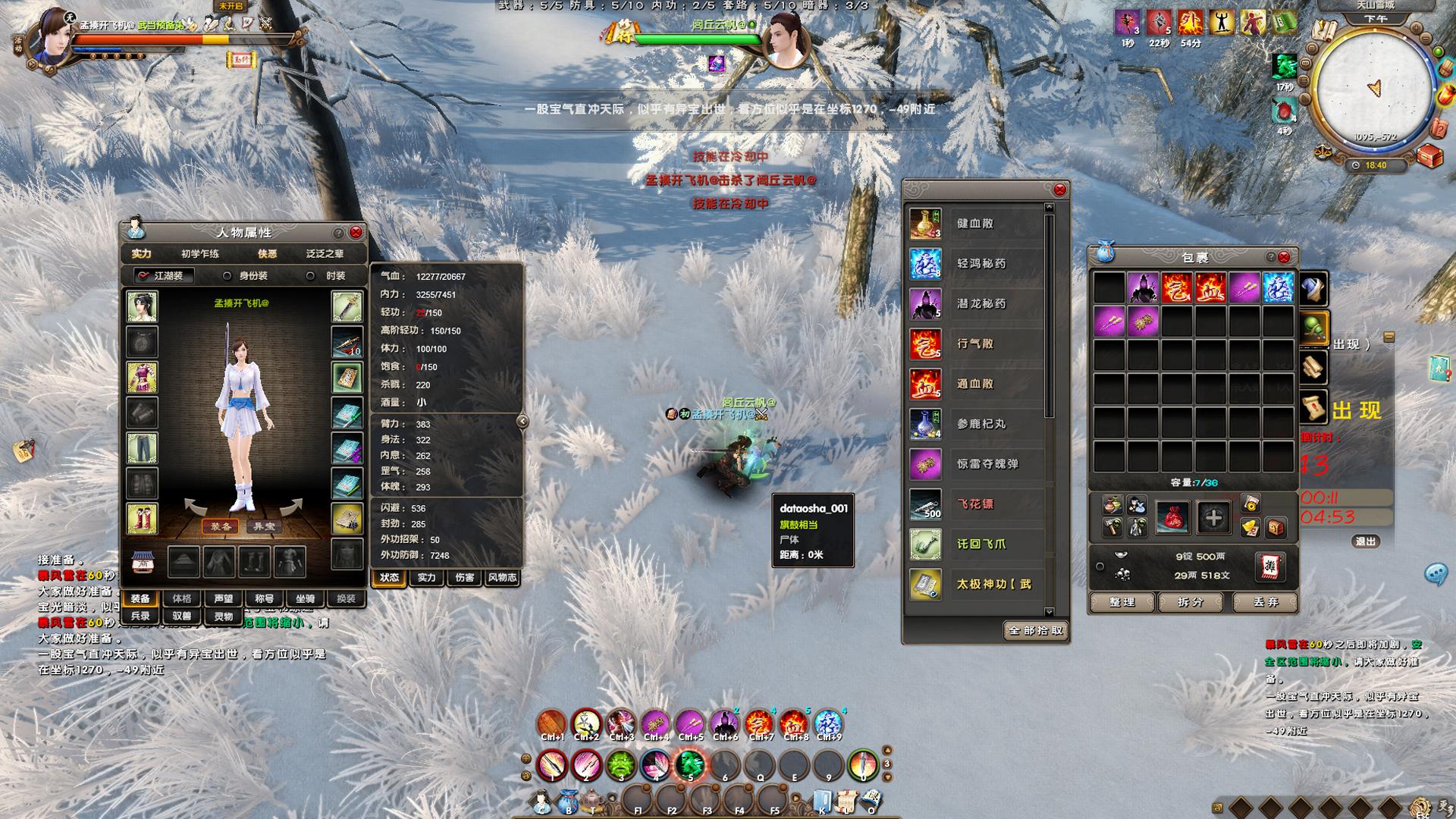Collapse the stats panel arrow
Screen dimensions: 1456x819
point(522,421)
